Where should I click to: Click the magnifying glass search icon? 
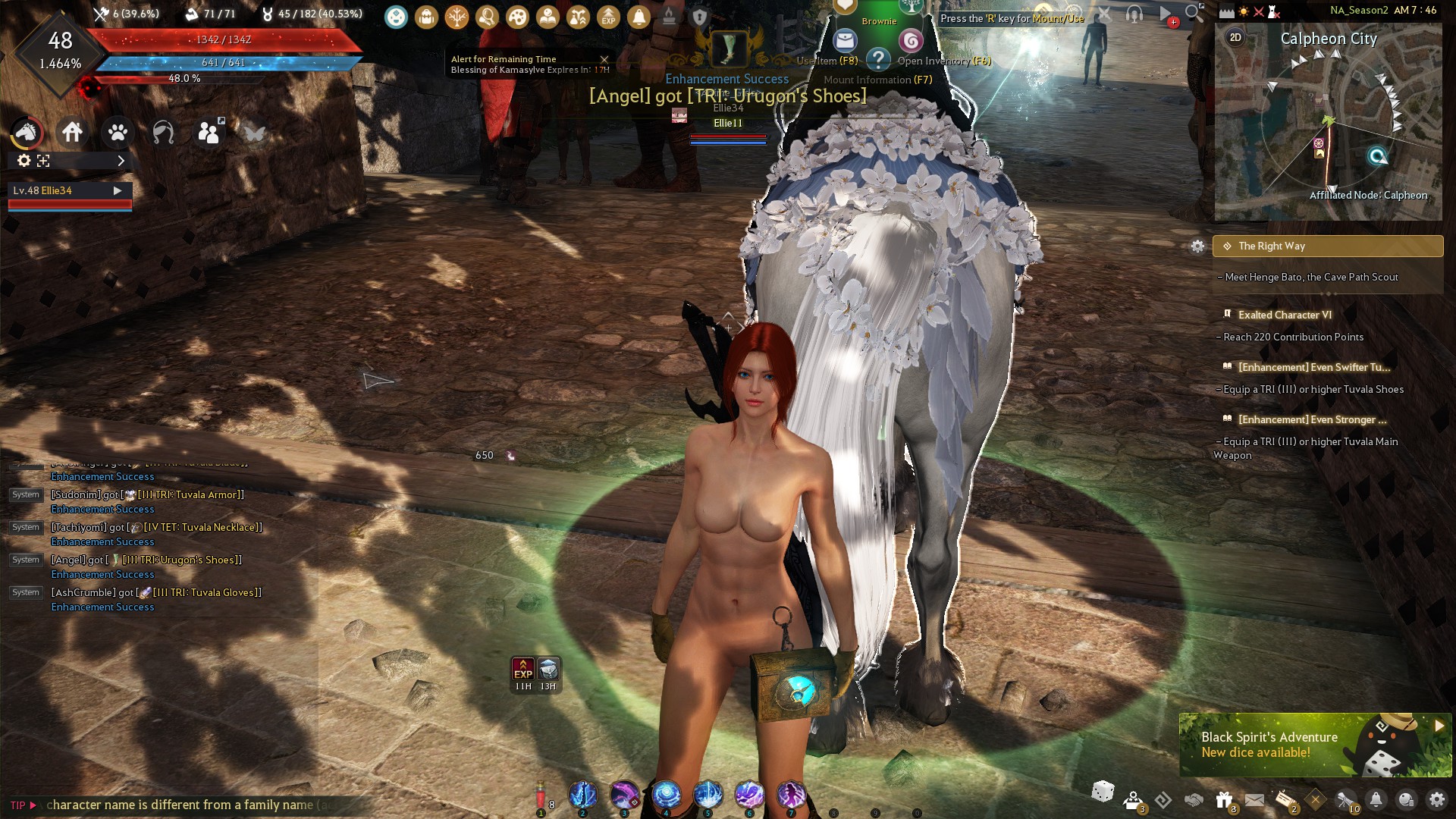1194,13
